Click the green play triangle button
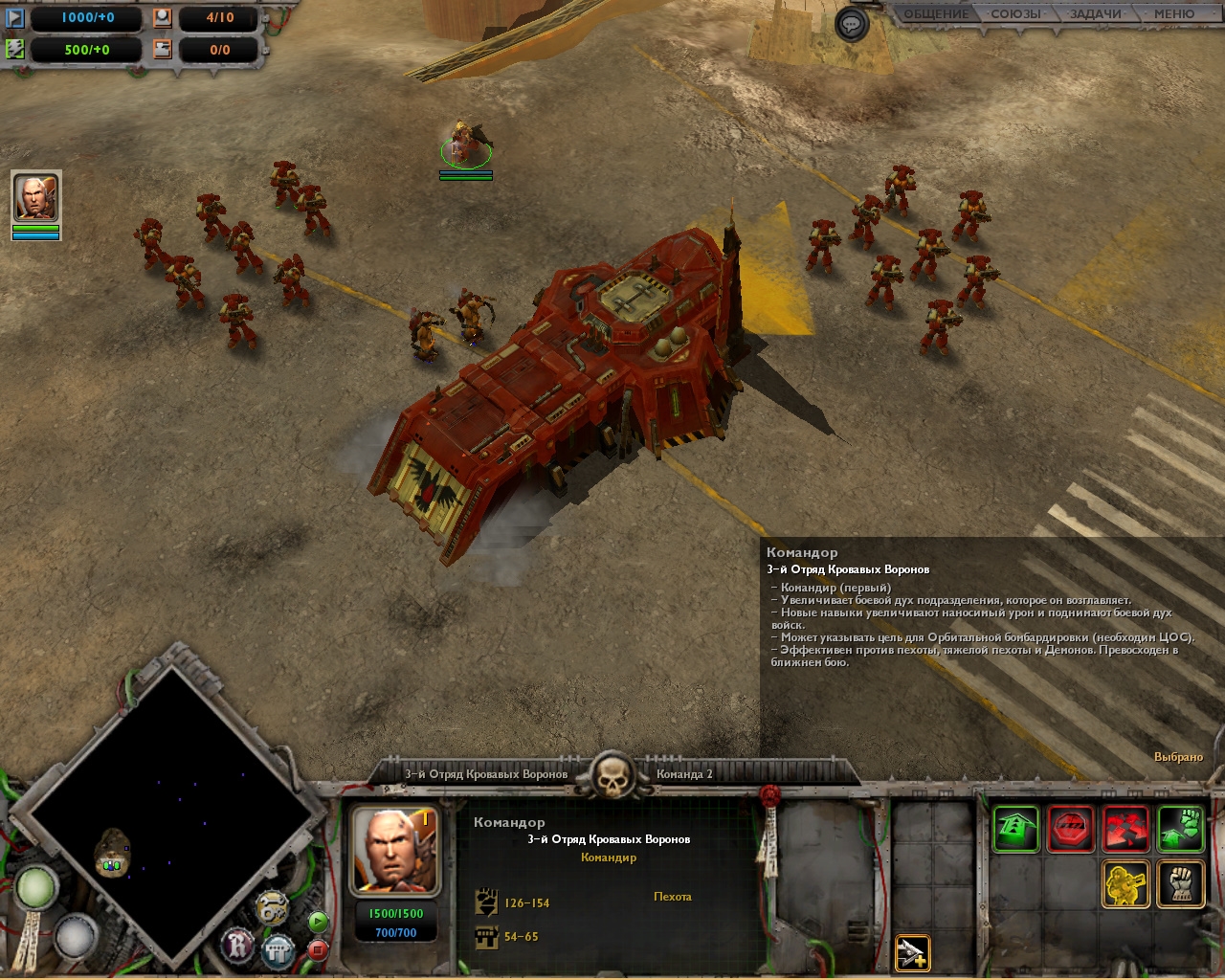The height and width of the screenshot is (980, 1225). click(x=318, y=922)
